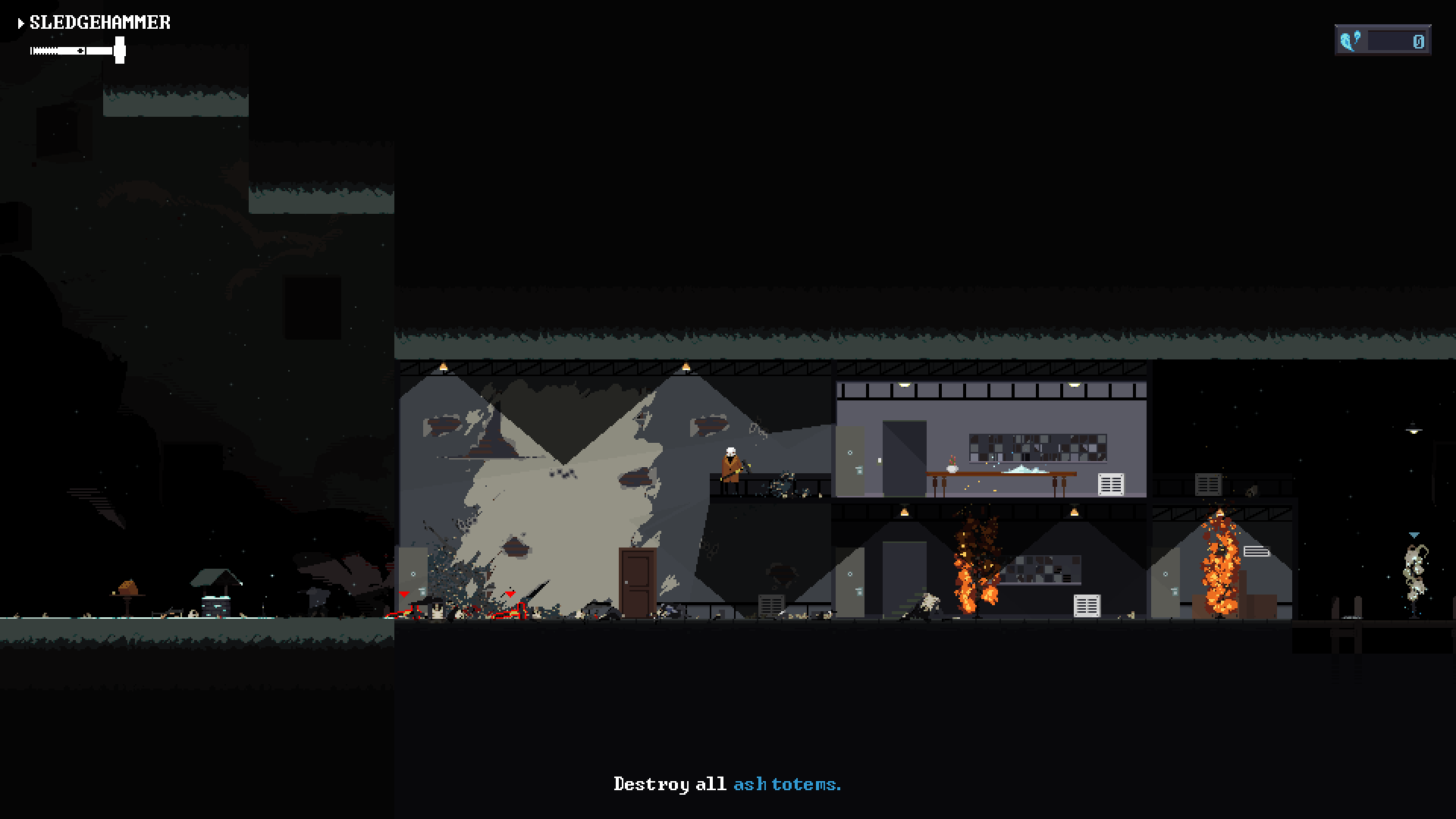Select the SLEDGEHAMMER weapon name in the HUD
The width and height of the screenshot is (1456, 819).
99,21
